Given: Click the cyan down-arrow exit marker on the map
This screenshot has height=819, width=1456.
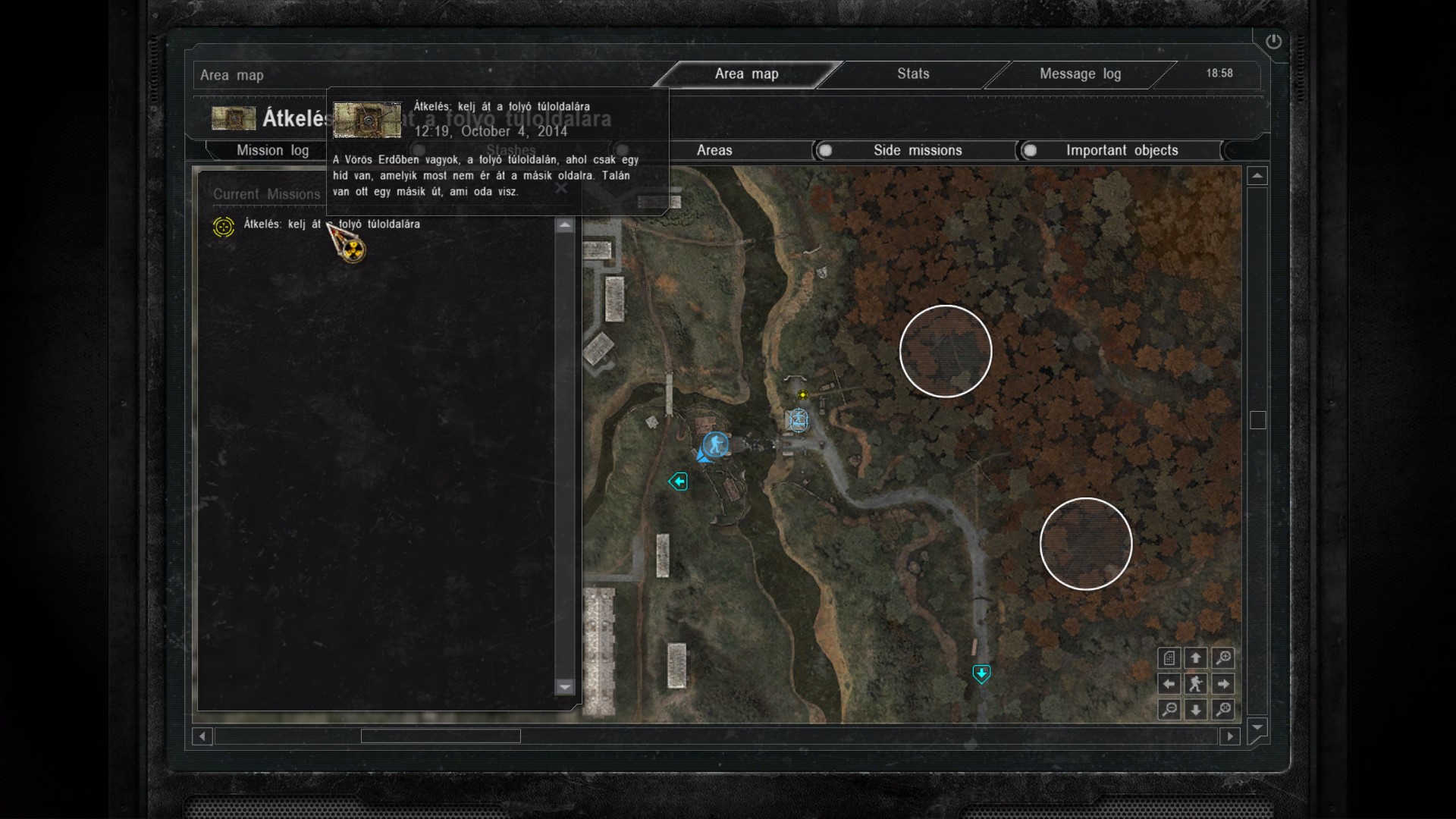Looking at the screenshot, I should point(981,673).
